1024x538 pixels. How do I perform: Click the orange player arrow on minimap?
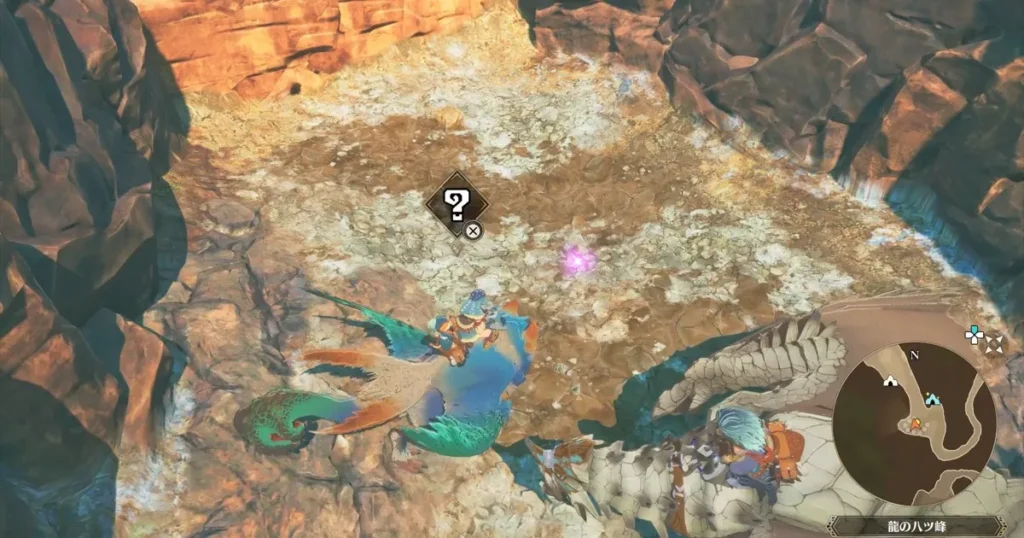[913, 424]
